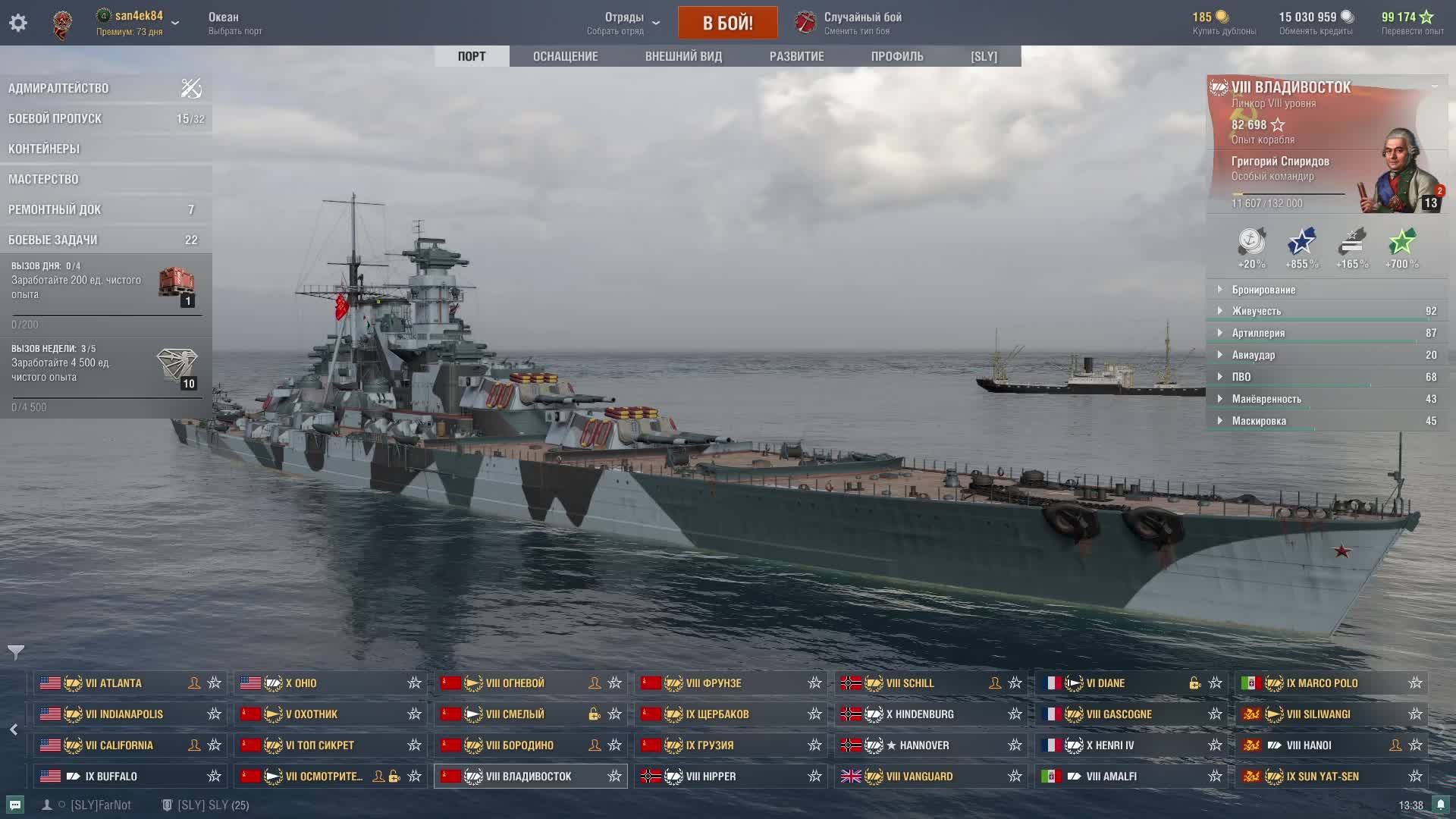
Task: Open the БОЕВОЙ ПРОПУСК entry
Action: [55, 118]
